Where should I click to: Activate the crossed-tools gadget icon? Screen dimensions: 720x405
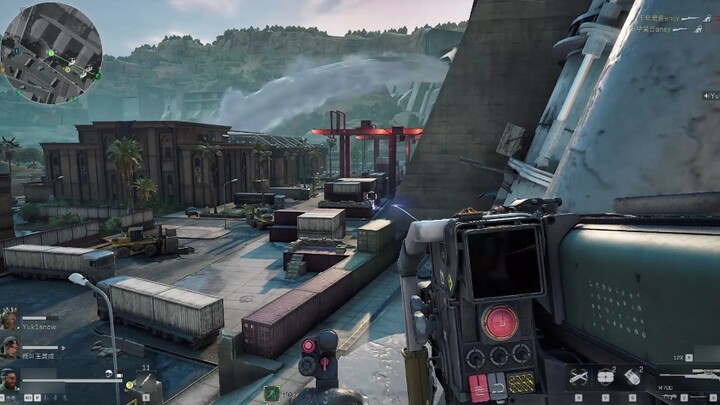coord(578,376)
